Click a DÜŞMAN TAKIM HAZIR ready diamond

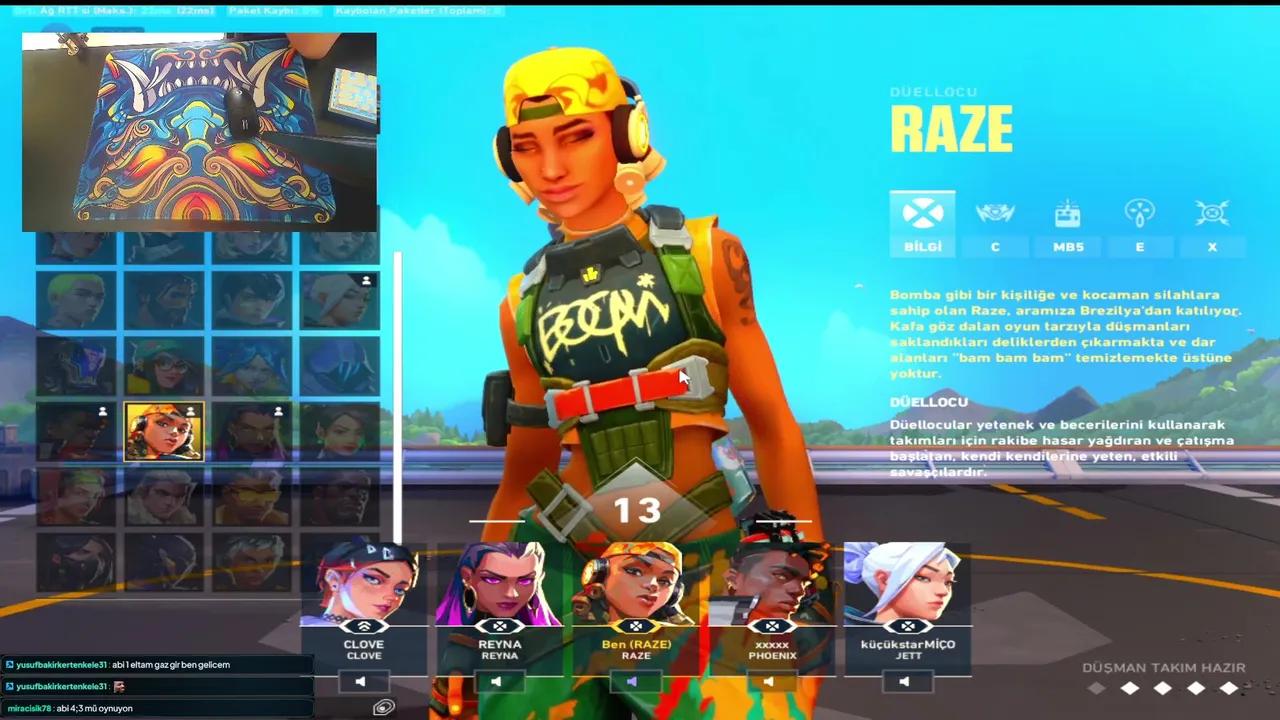pyautogui.click(x=1129, y=688)
